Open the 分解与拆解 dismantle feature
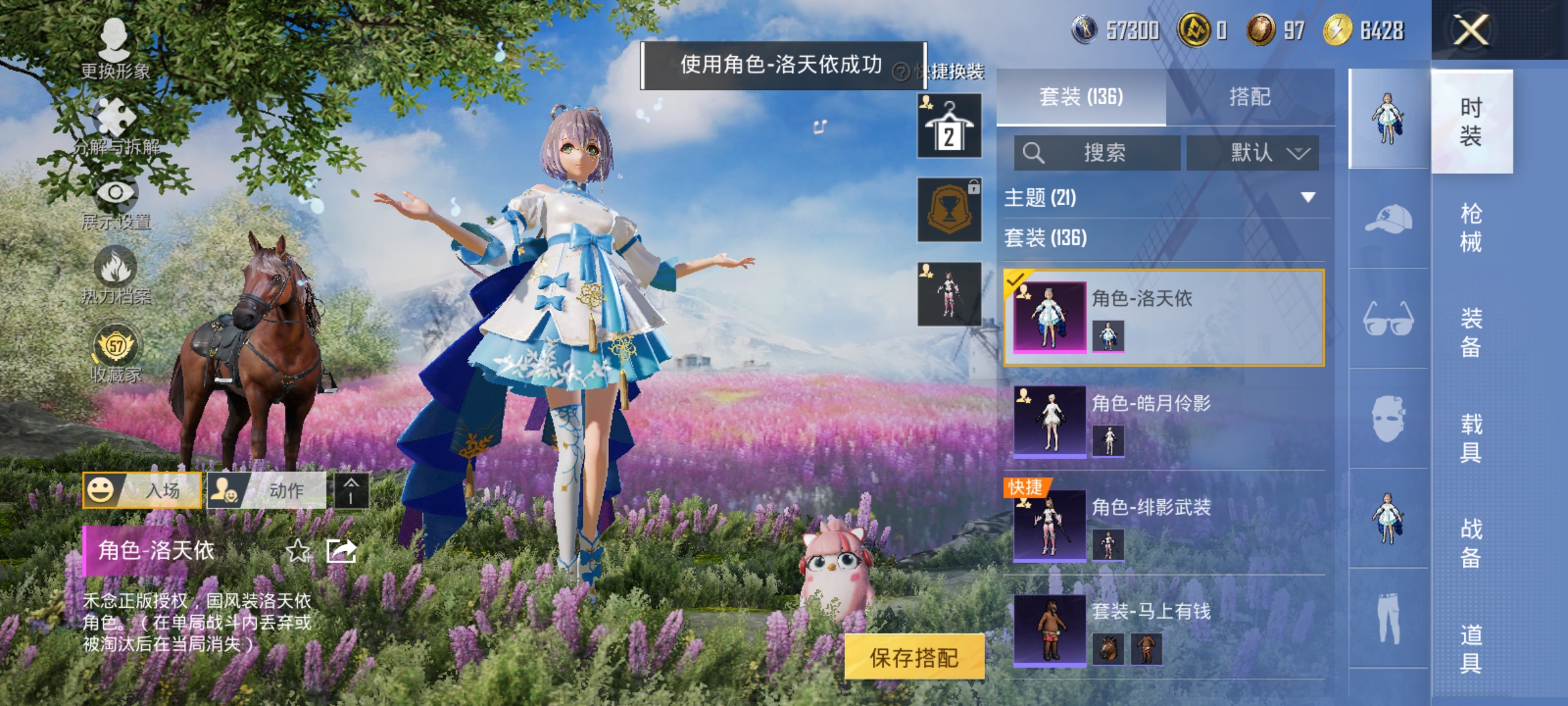This screenshot has height=706, width=1568. pyautogui.click(x=114, y=124)
